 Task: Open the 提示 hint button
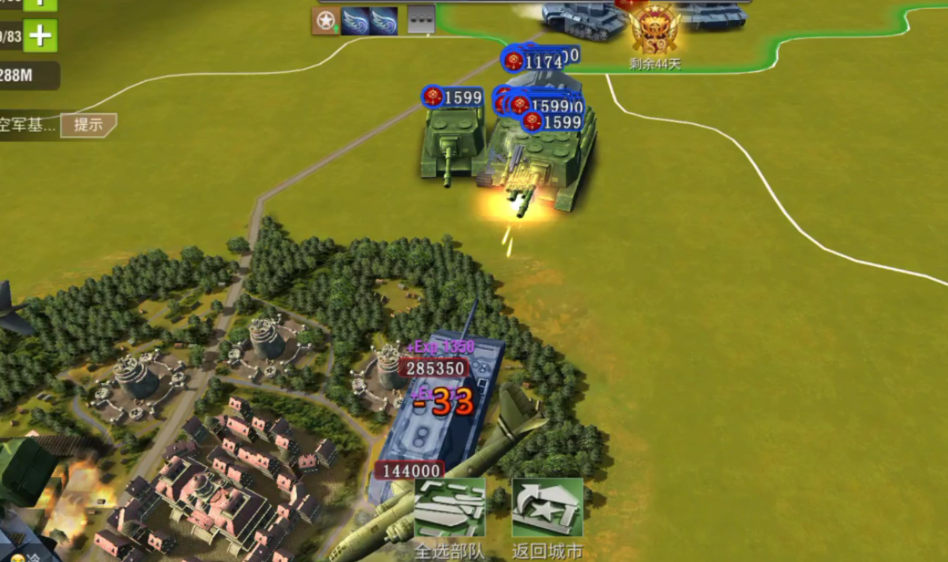88,125
